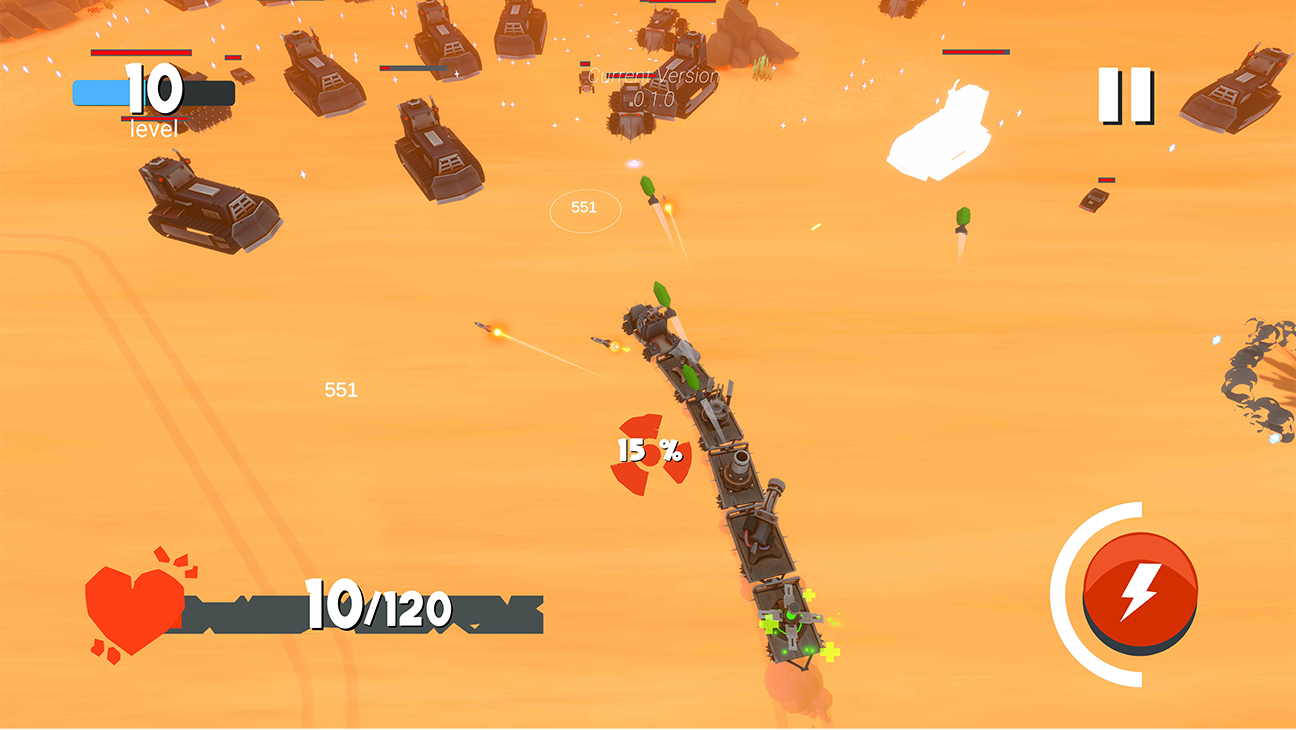Select the radioactive 15% power-up icon

click(650, 452)
